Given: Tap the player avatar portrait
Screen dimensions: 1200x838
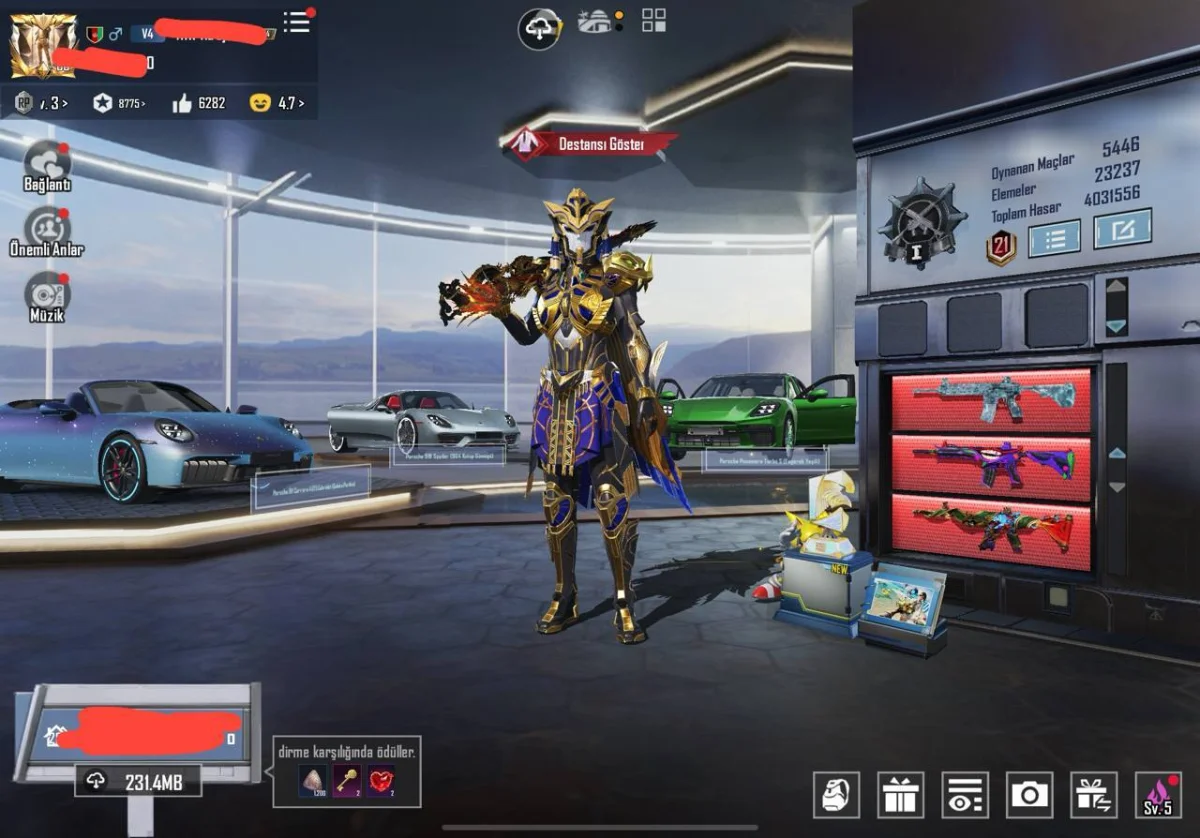Looking at the screenshot, I should (x=43, y=46).
